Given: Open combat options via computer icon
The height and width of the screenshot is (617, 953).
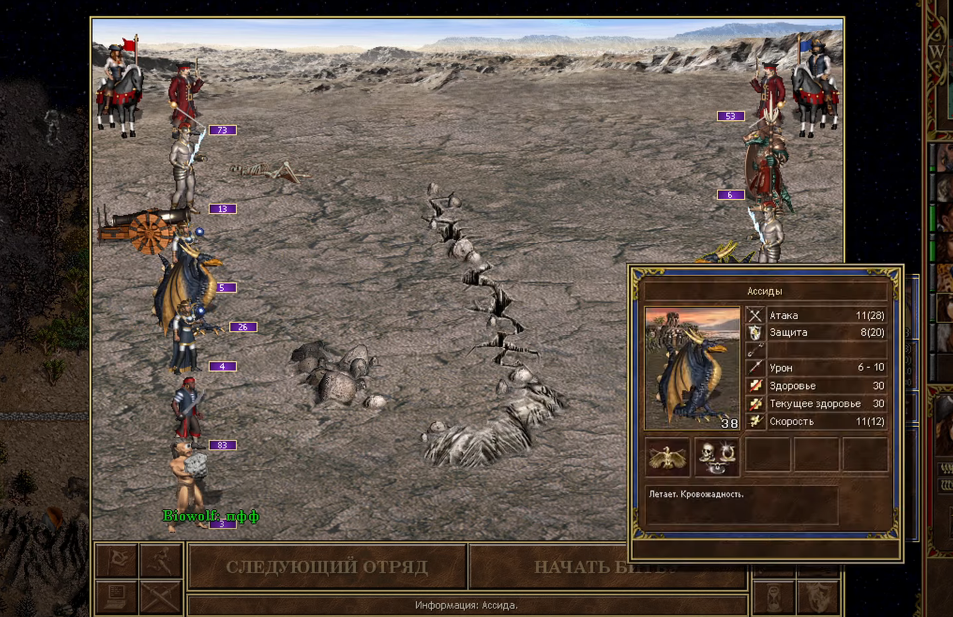Looking at the screenshot, I should point(116,597).
